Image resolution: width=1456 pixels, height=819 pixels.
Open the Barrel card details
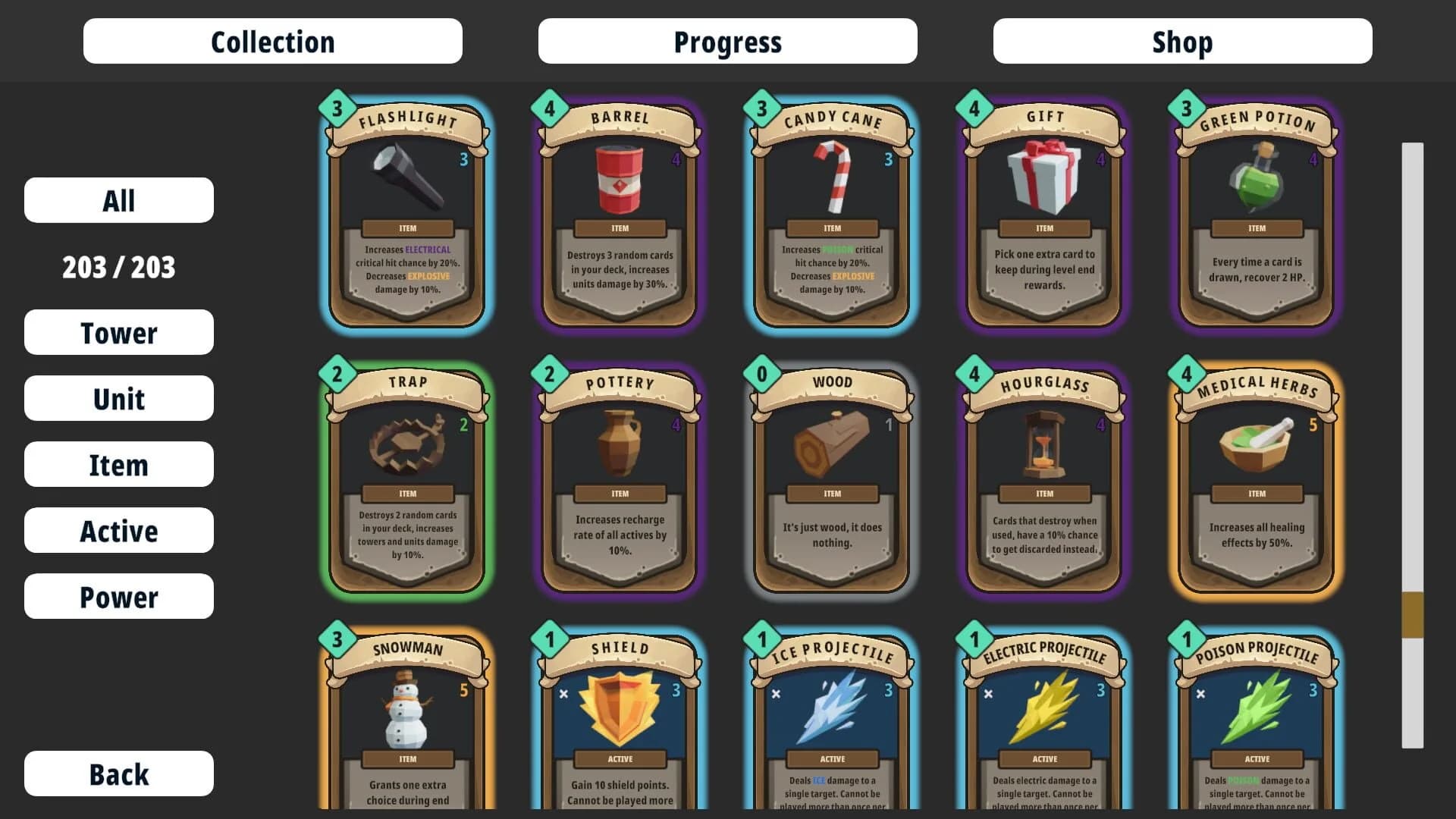[x=619, y=212]
